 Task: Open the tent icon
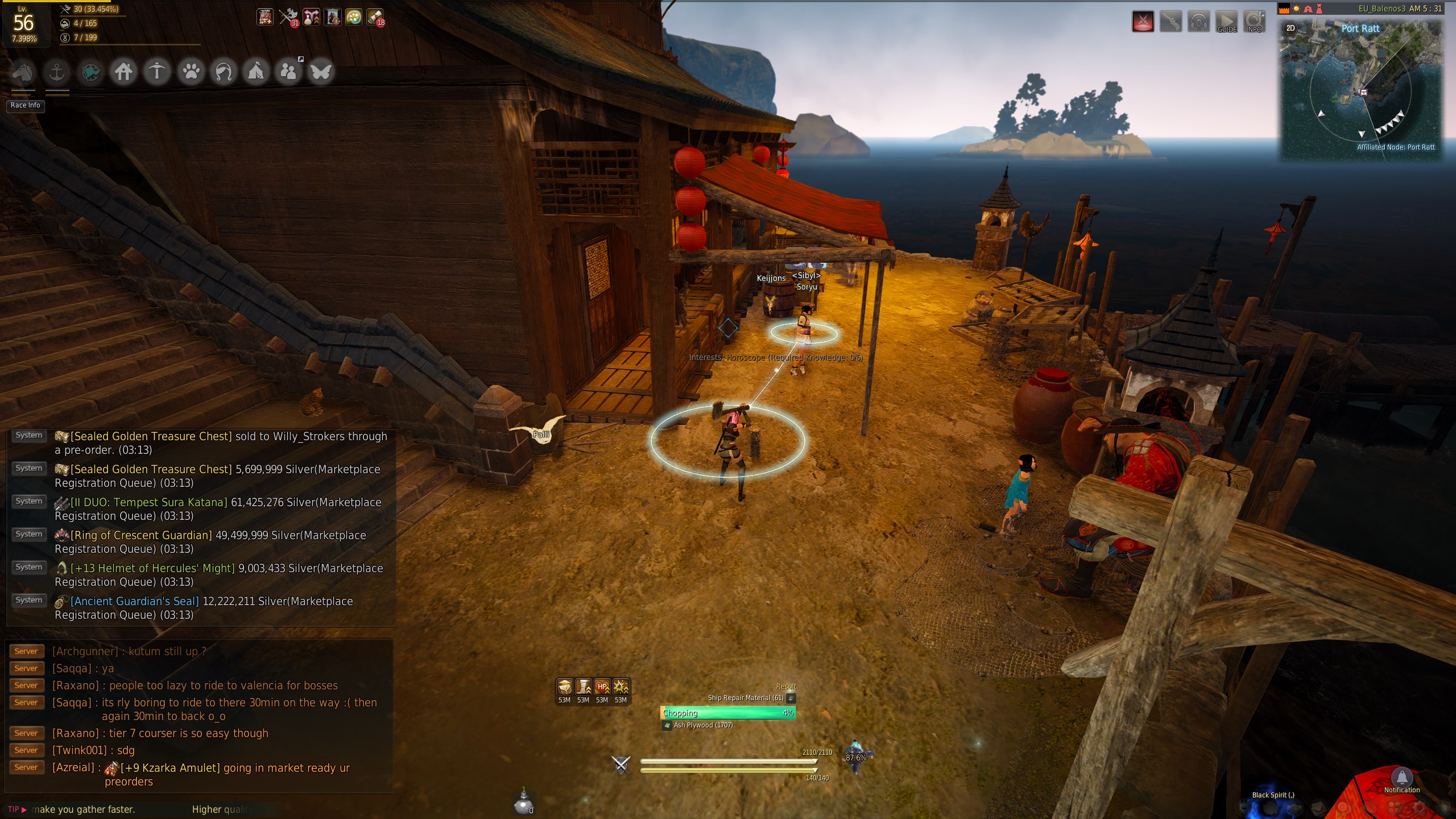coord(256,72)
